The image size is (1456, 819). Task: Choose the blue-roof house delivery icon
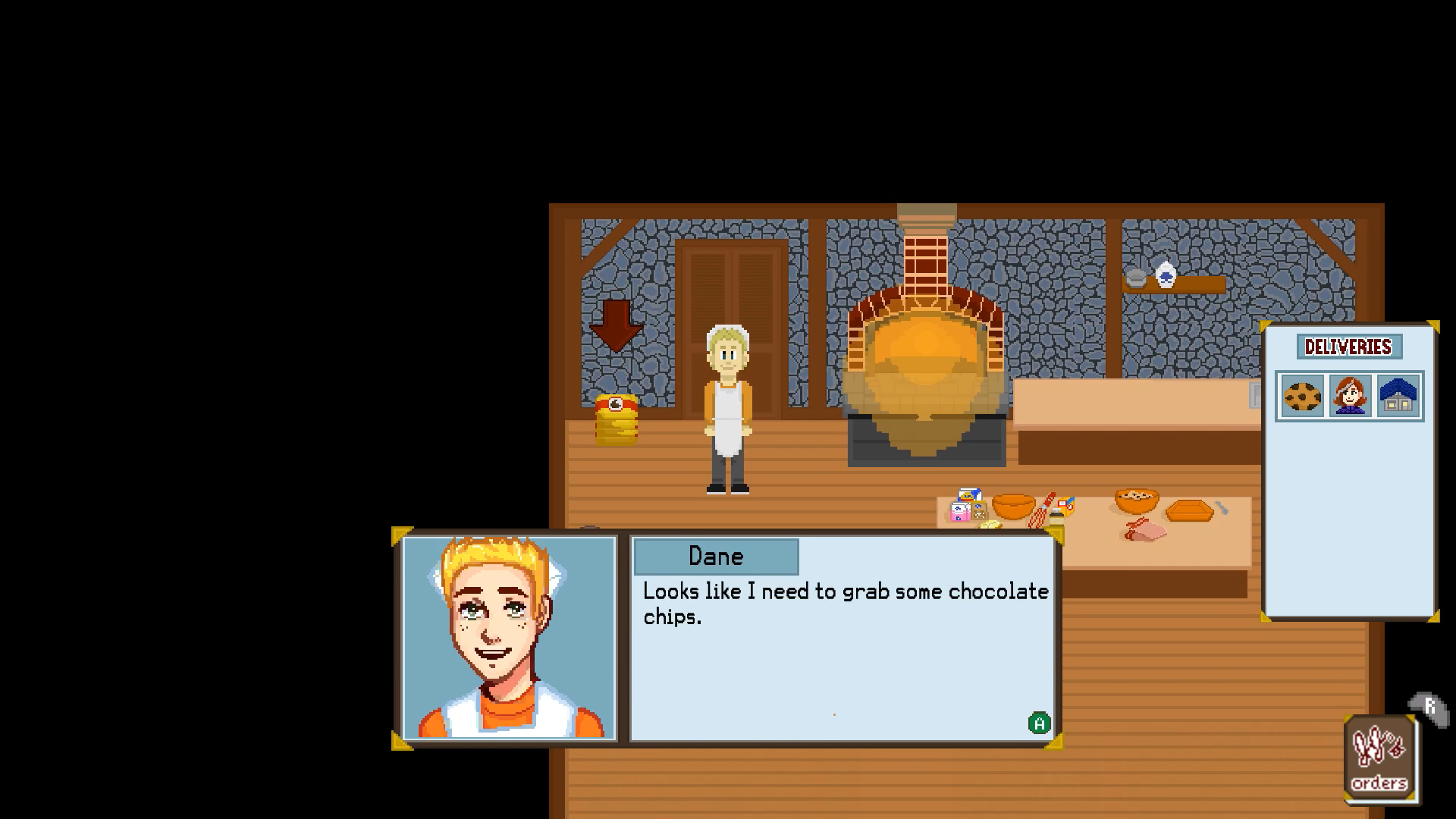pos(1398,396)
